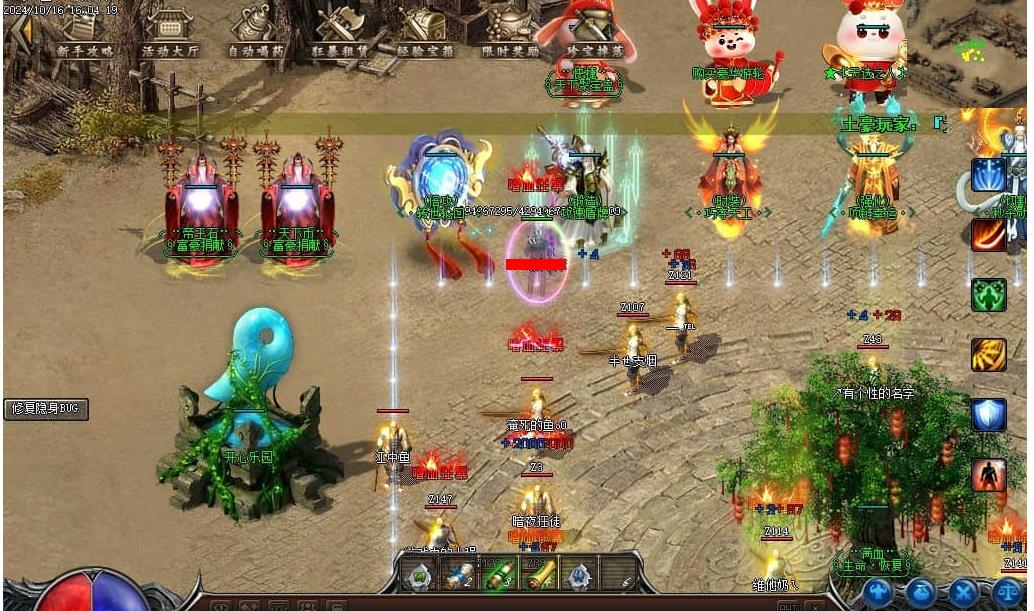Click the 修复隐身BUG button
The height and width of the screenshot is (611, 1034).
click(46, 409)
